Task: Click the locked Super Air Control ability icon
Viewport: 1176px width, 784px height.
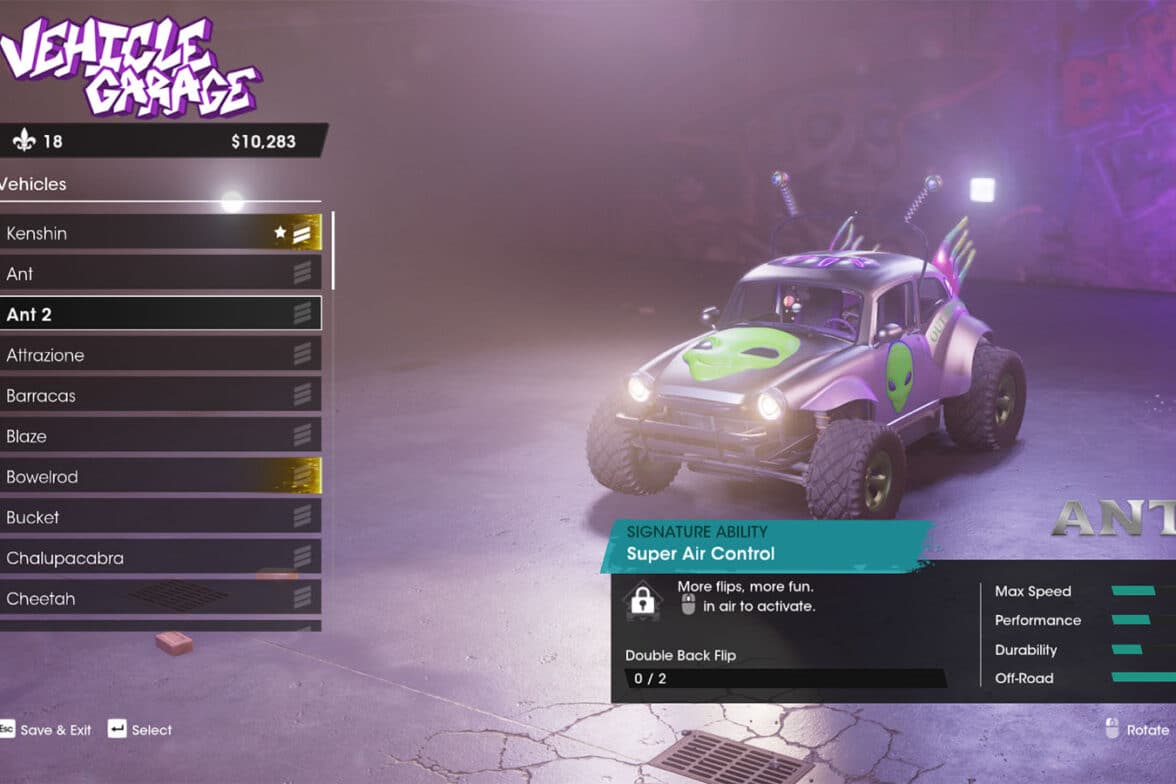Action: 643,600
